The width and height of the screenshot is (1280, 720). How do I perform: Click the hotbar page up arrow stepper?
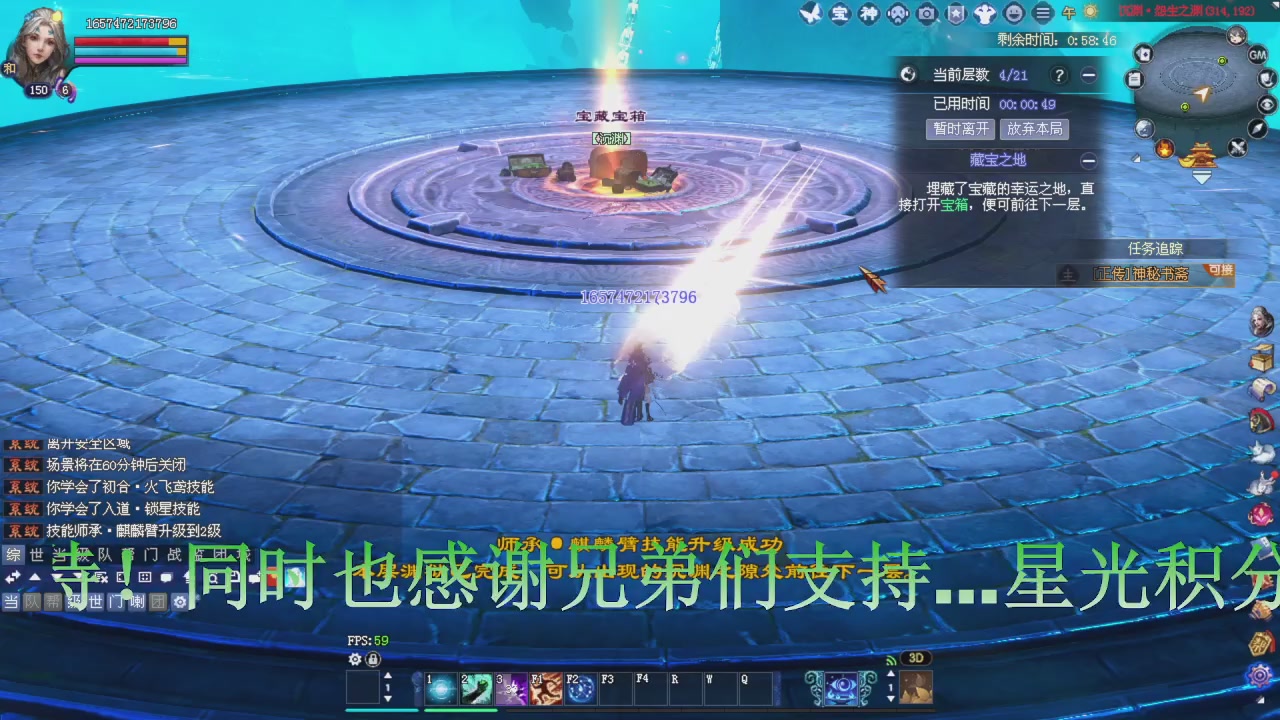pos(387,676)
